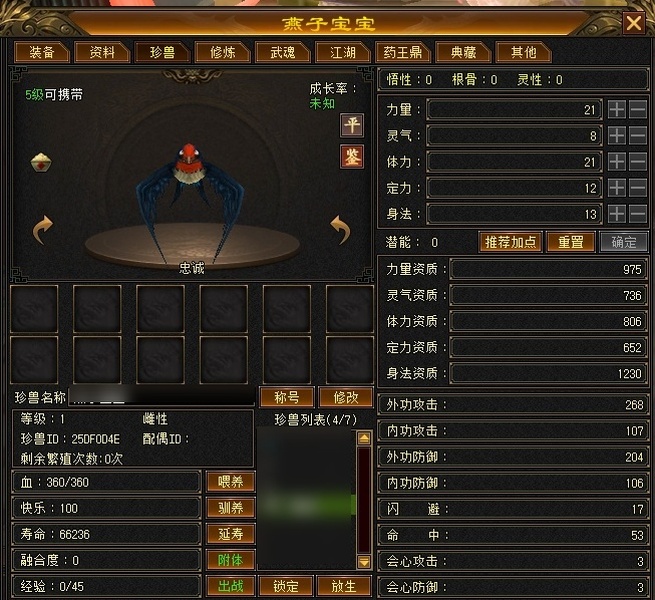Reset points with 重置 button
This screenshot has width=655, height=600.
pos(570,242)
